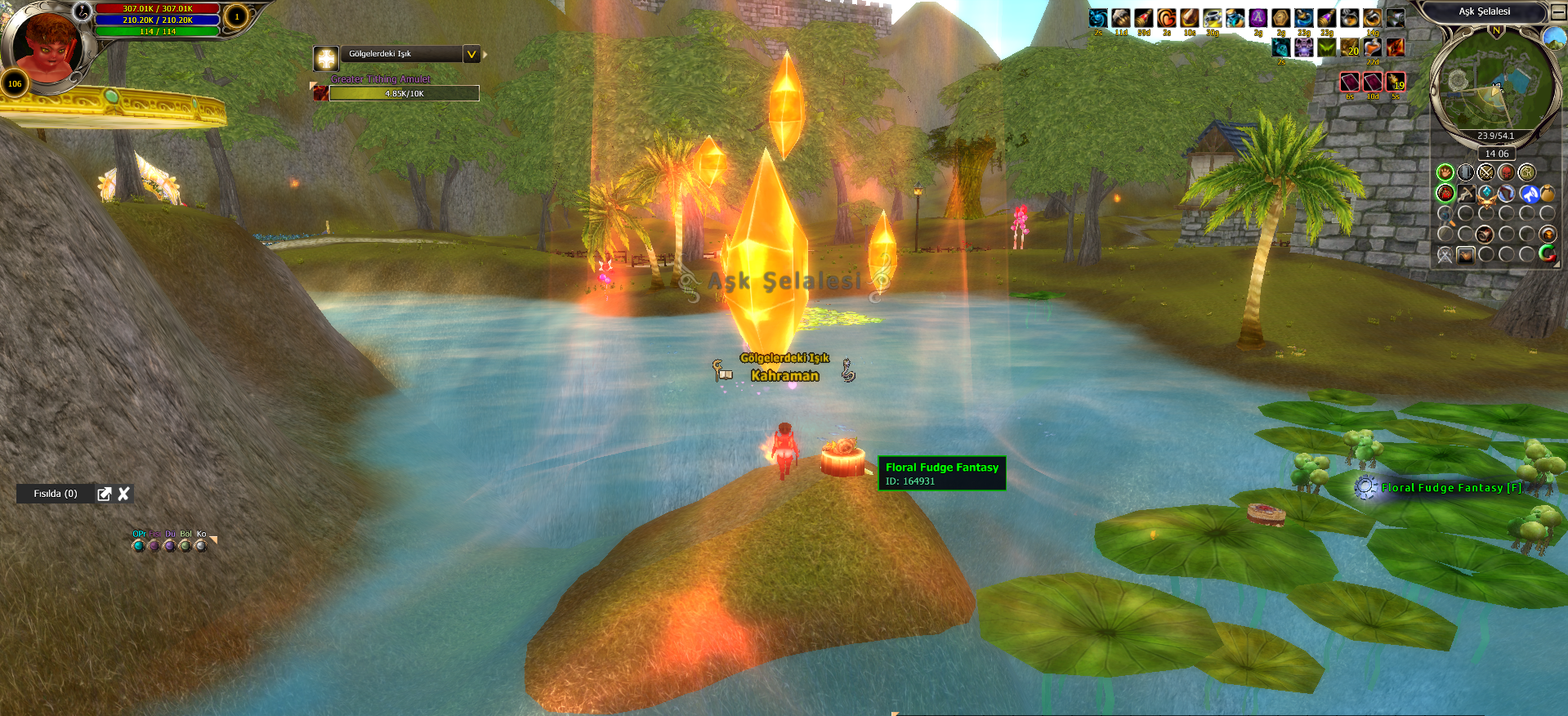This screenshot has width=1568, height=716.
Task: Click the magnifying glass search icon
Action: (1445, 217)
